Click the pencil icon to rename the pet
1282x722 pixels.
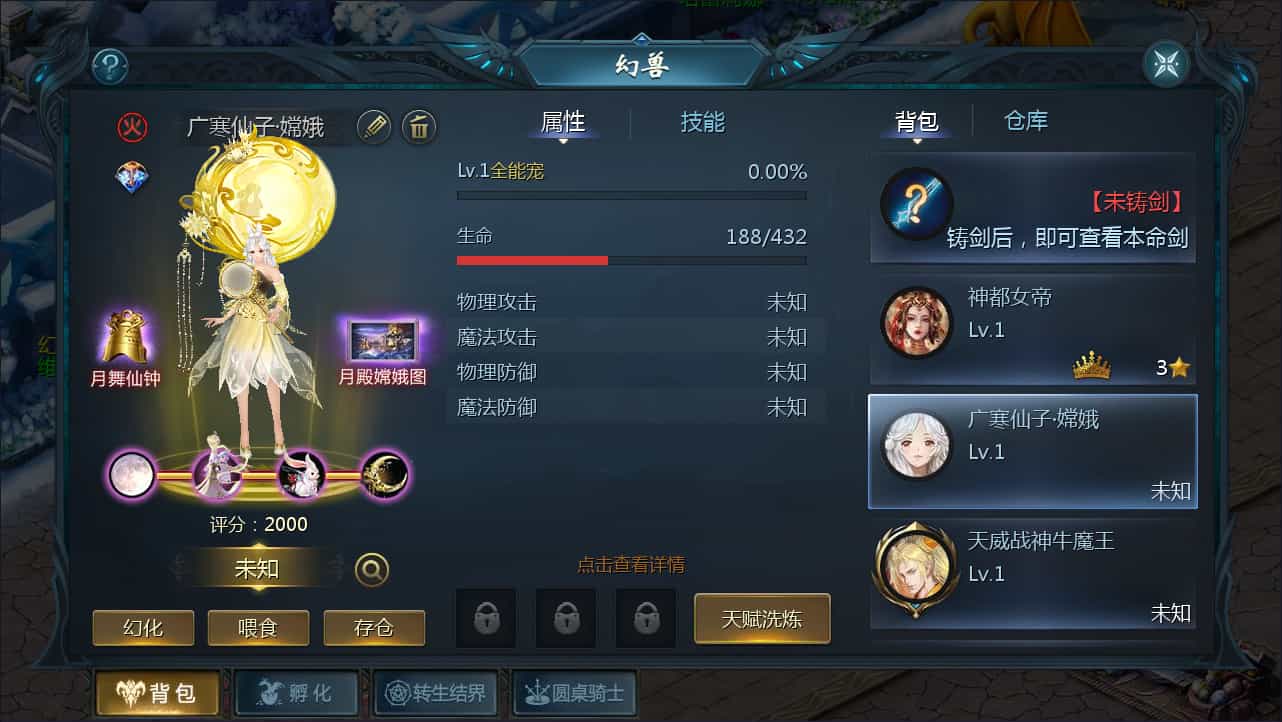click(x=373, y=128)
